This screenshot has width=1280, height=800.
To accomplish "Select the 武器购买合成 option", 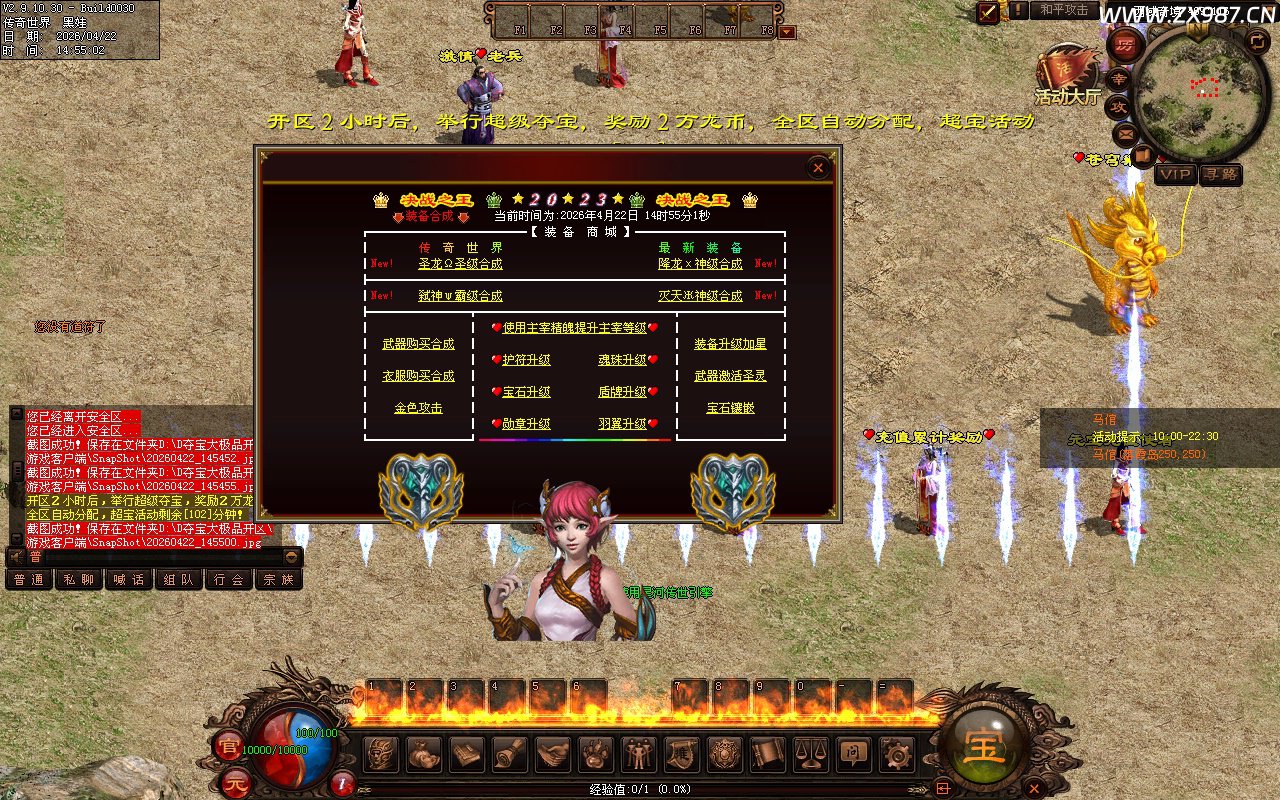I will 418,344.
